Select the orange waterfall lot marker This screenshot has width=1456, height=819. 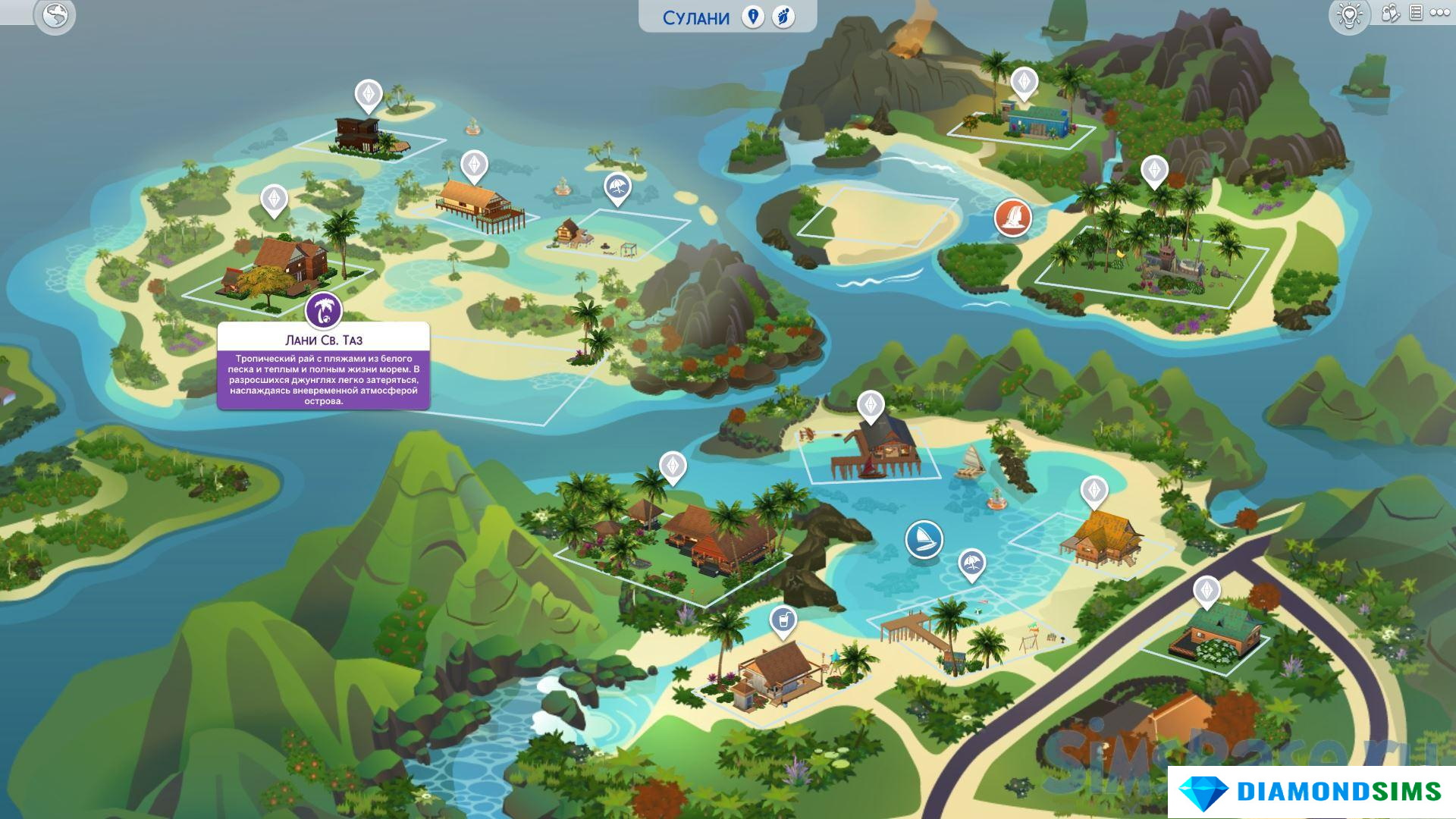[x=1012, y=218]
